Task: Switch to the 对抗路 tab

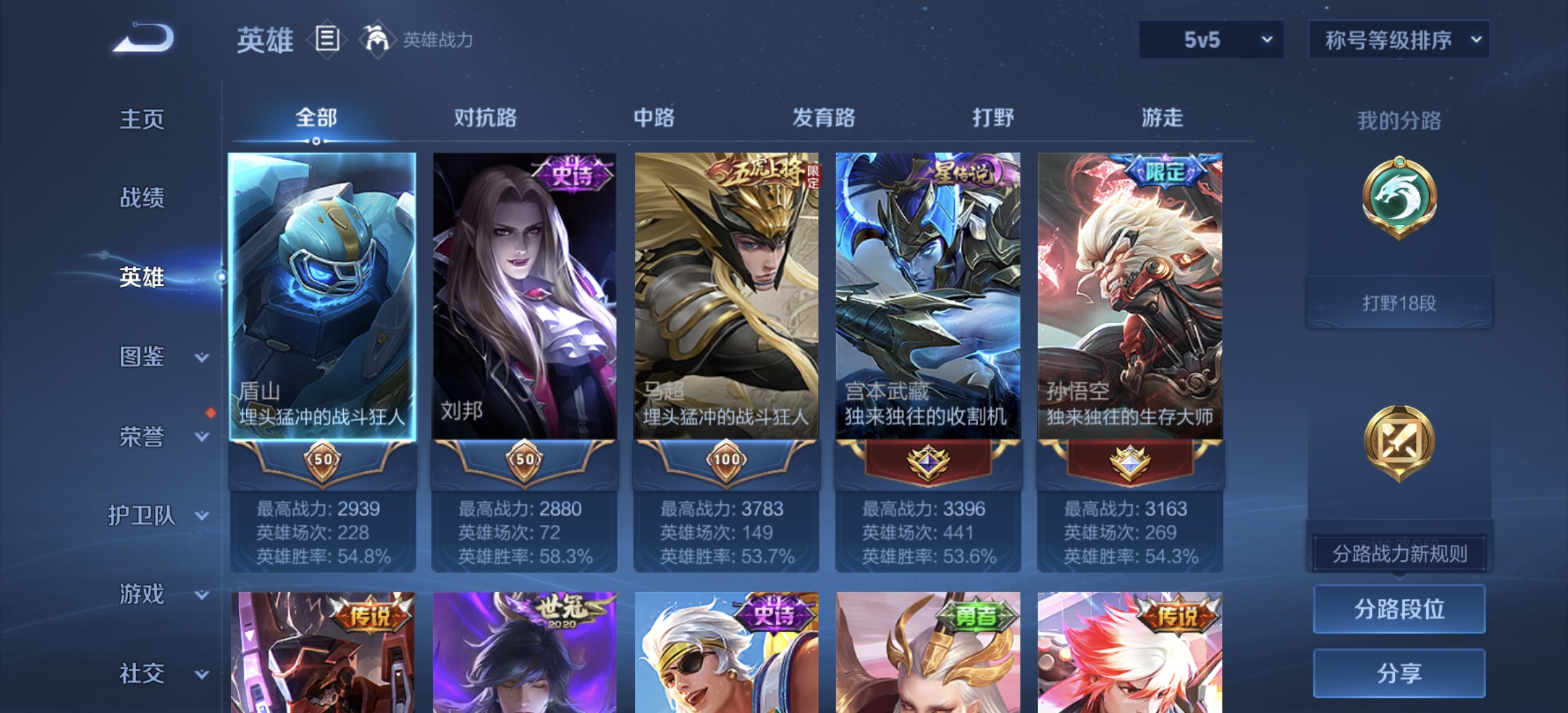Action: point(486,118)
